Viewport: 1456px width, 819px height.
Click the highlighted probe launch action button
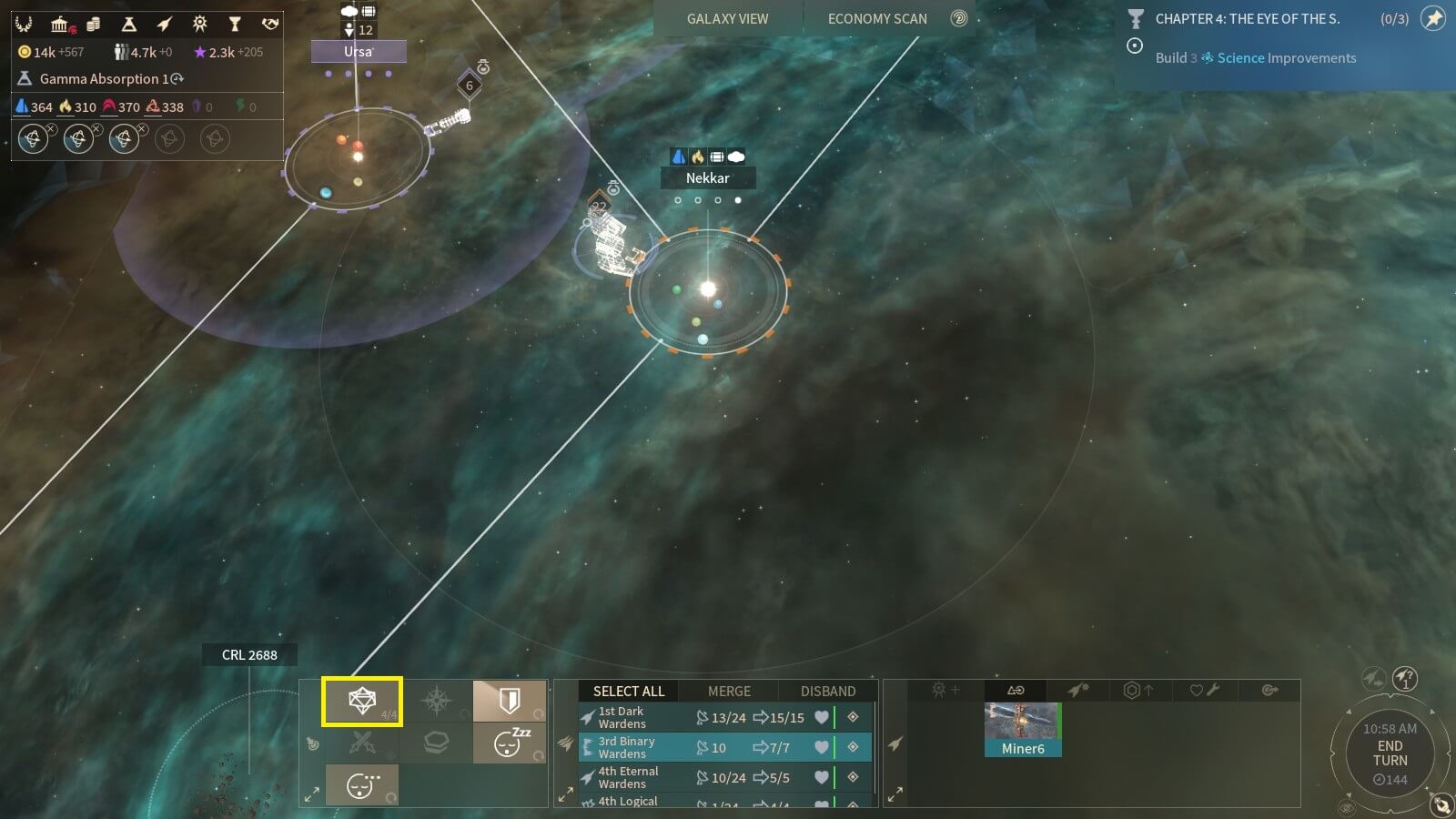click(x=362, y=702)
